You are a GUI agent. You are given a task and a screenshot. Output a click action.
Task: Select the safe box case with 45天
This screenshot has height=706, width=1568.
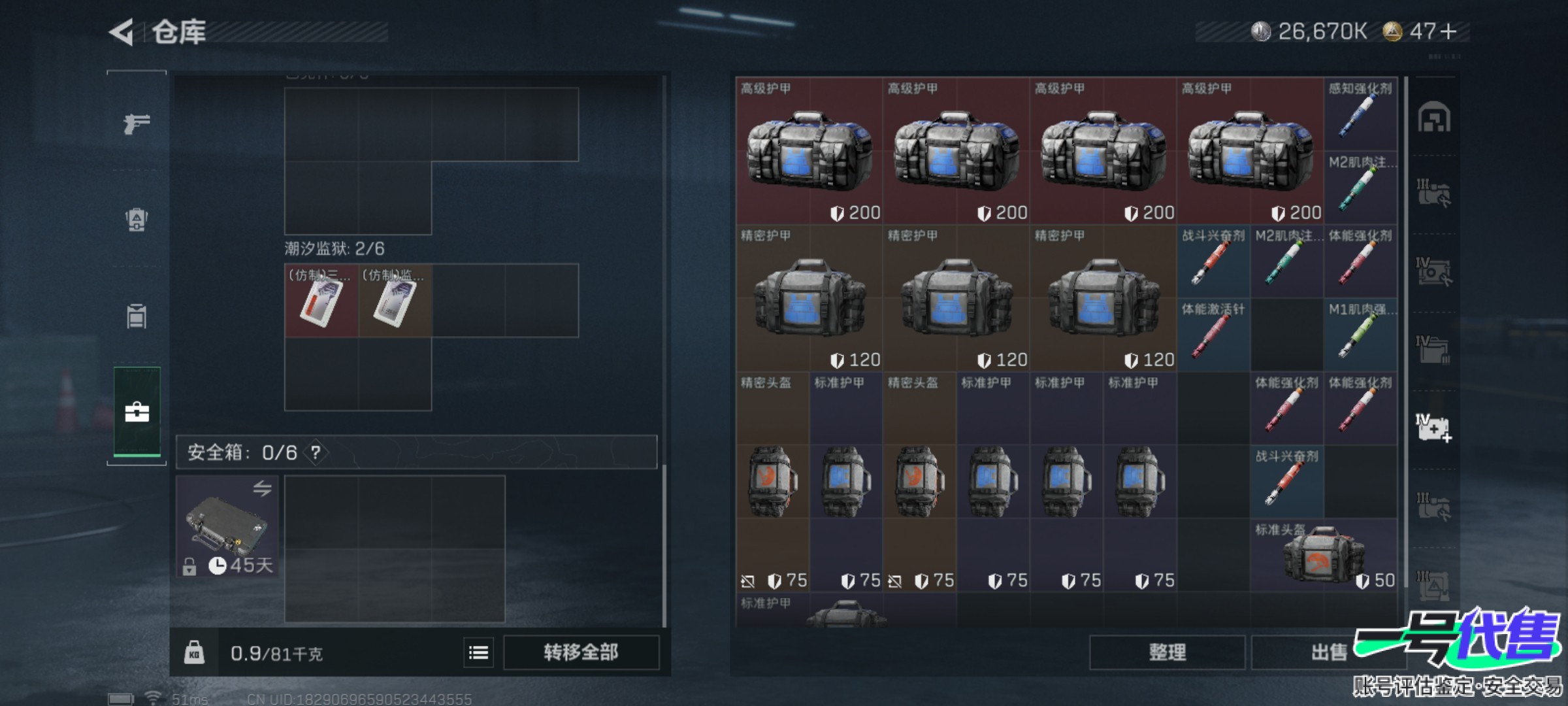[x=227, y=527]
